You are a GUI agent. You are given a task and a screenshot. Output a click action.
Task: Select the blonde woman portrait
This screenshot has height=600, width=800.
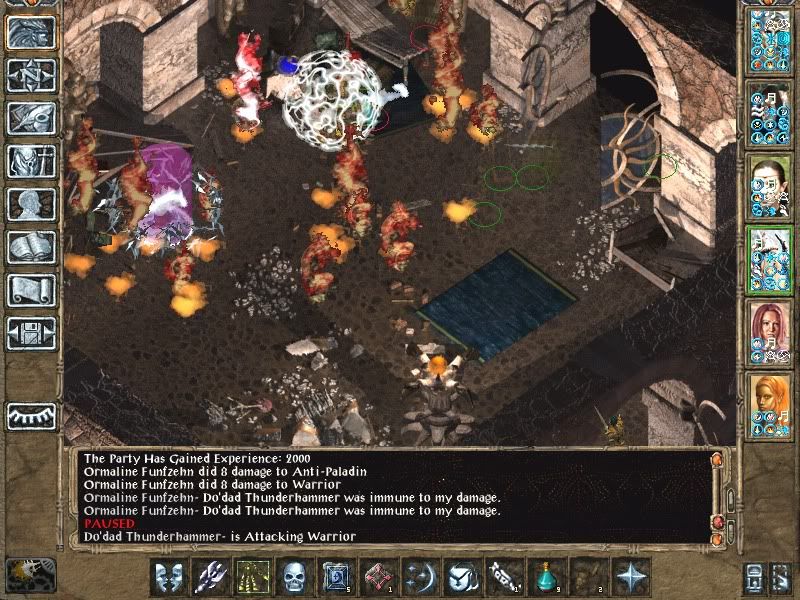(x=769, y=405)
